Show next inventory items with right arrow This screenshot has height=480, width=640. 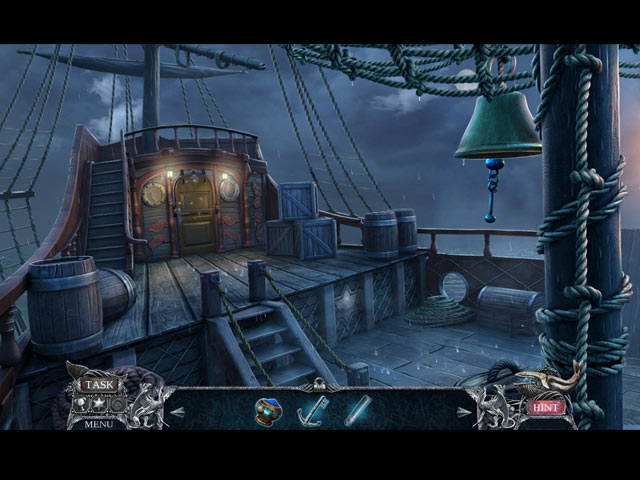(x=462, y=411)
